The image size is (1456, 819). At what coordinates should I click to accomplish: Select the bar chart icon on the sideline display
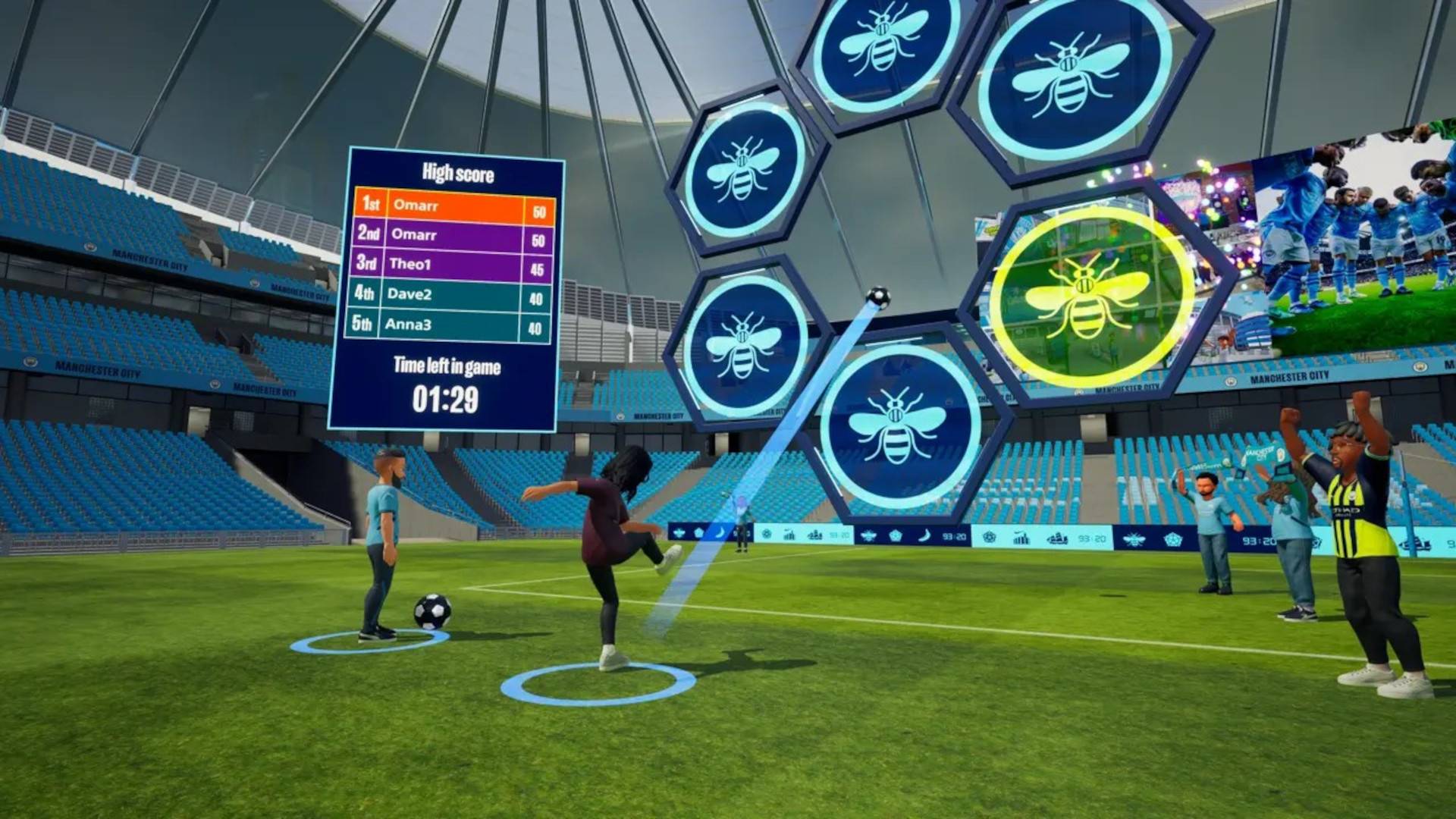(1022, 536)
